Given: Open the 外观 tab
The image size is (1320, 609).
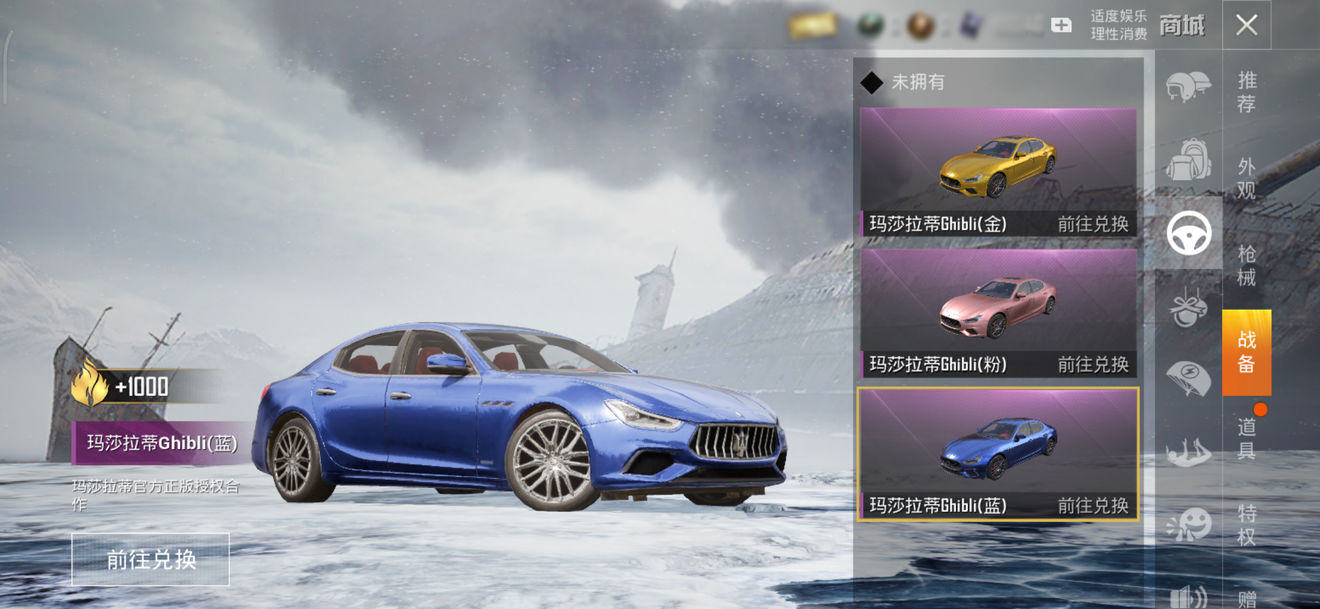Looking at the screenshot, I should pos(1247,178).
